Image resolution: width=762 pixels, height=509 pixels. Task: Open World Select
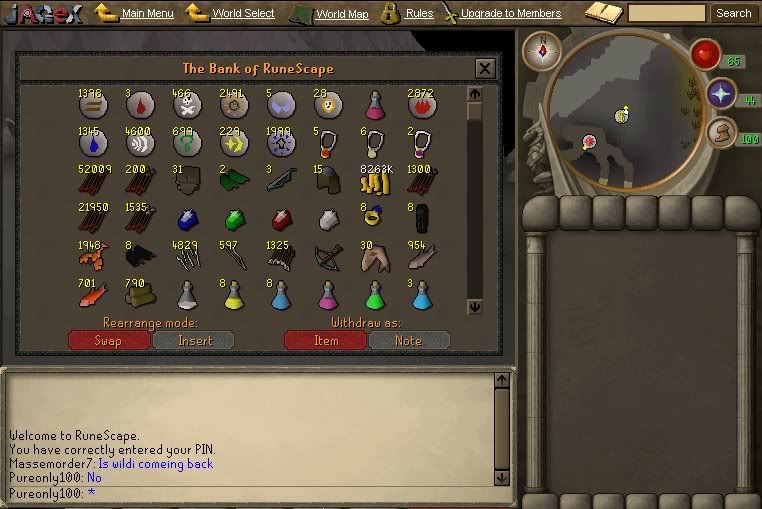click(x=243, y=14)
